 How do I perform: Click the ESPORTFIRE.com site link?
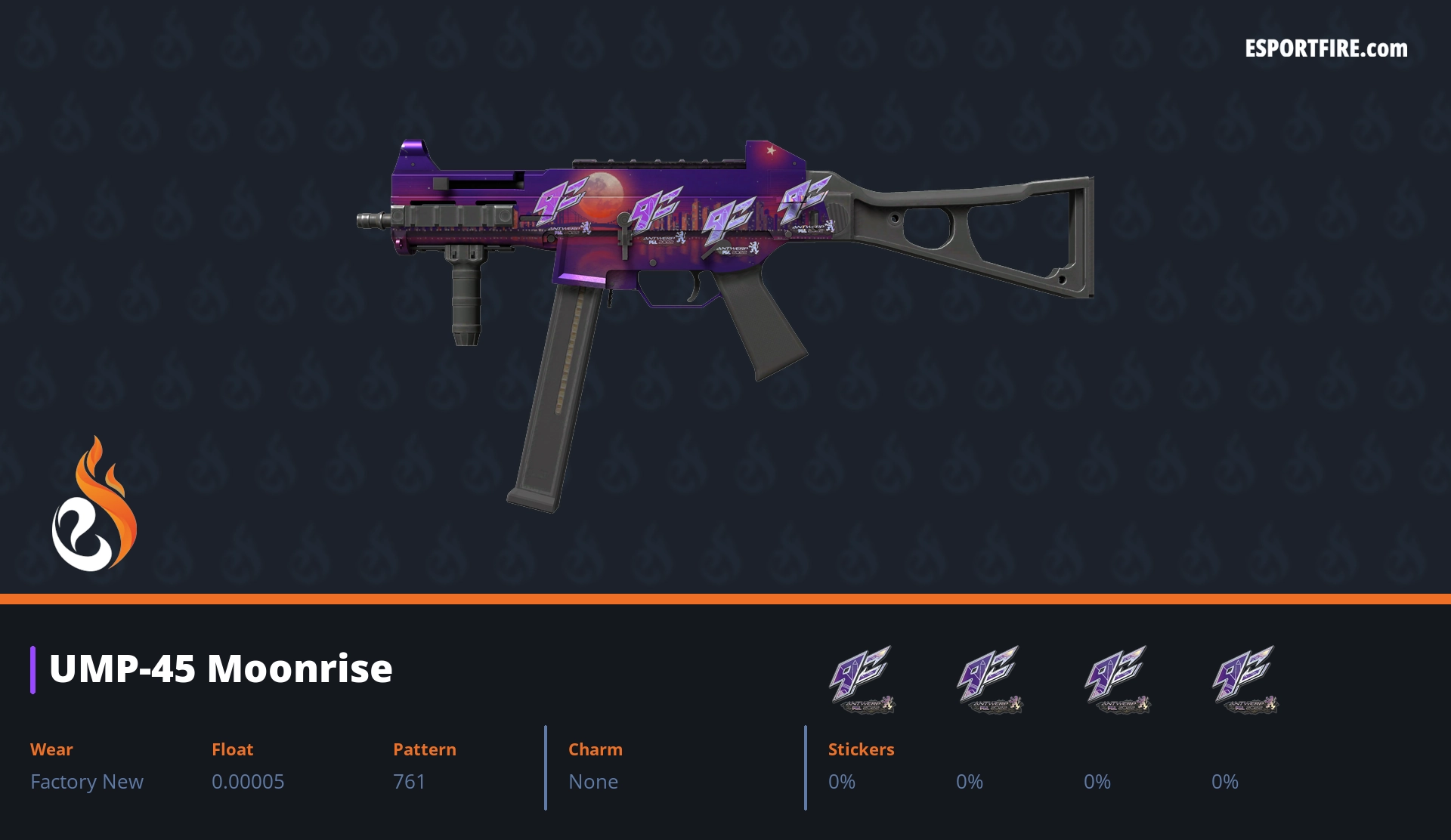point(1326,49)
